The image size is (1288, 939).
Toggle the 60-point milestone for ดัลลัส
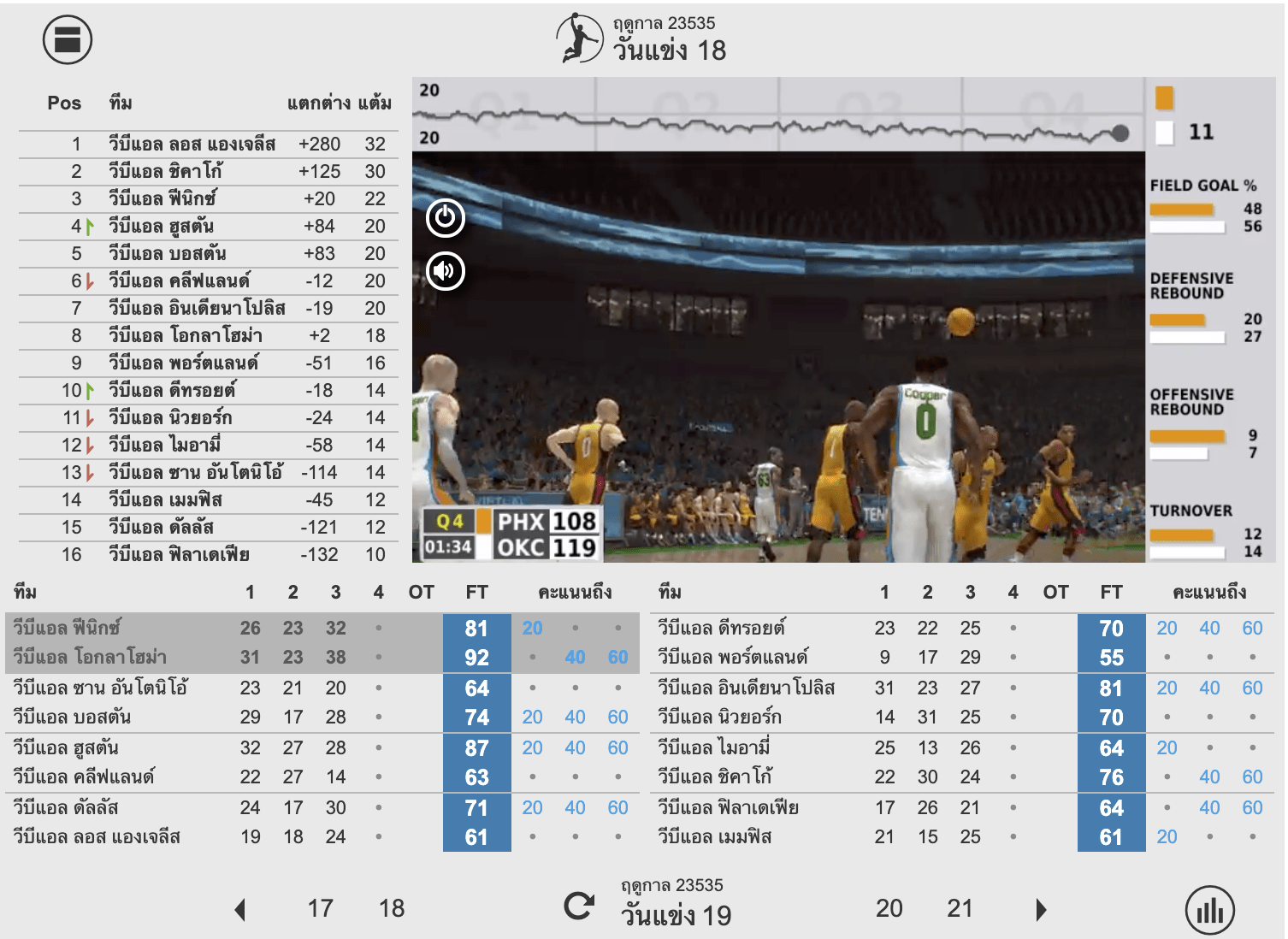[x=617, y=807]
